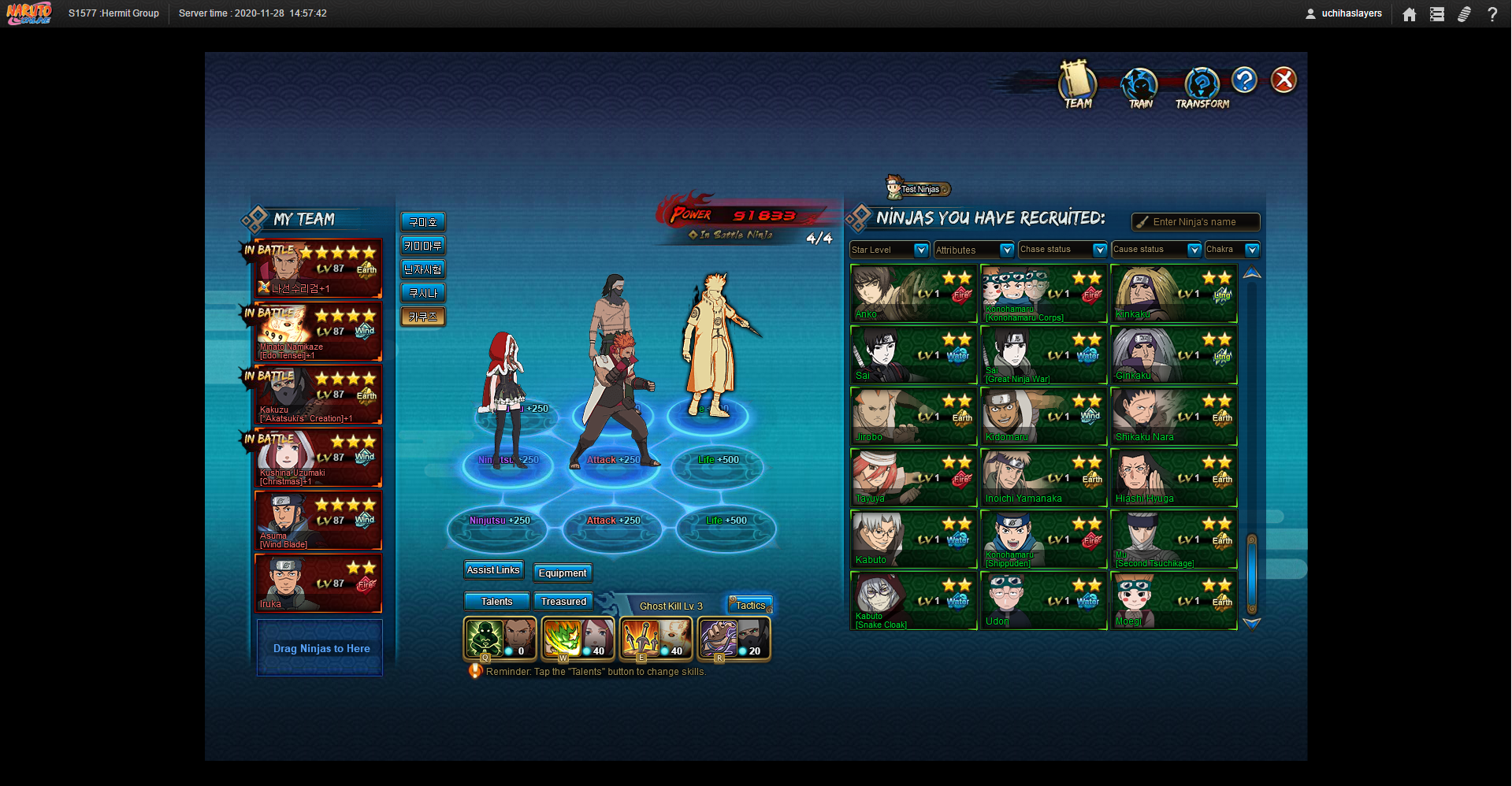Open the Train tab

pyautogui.click(x=1139, y=87)
